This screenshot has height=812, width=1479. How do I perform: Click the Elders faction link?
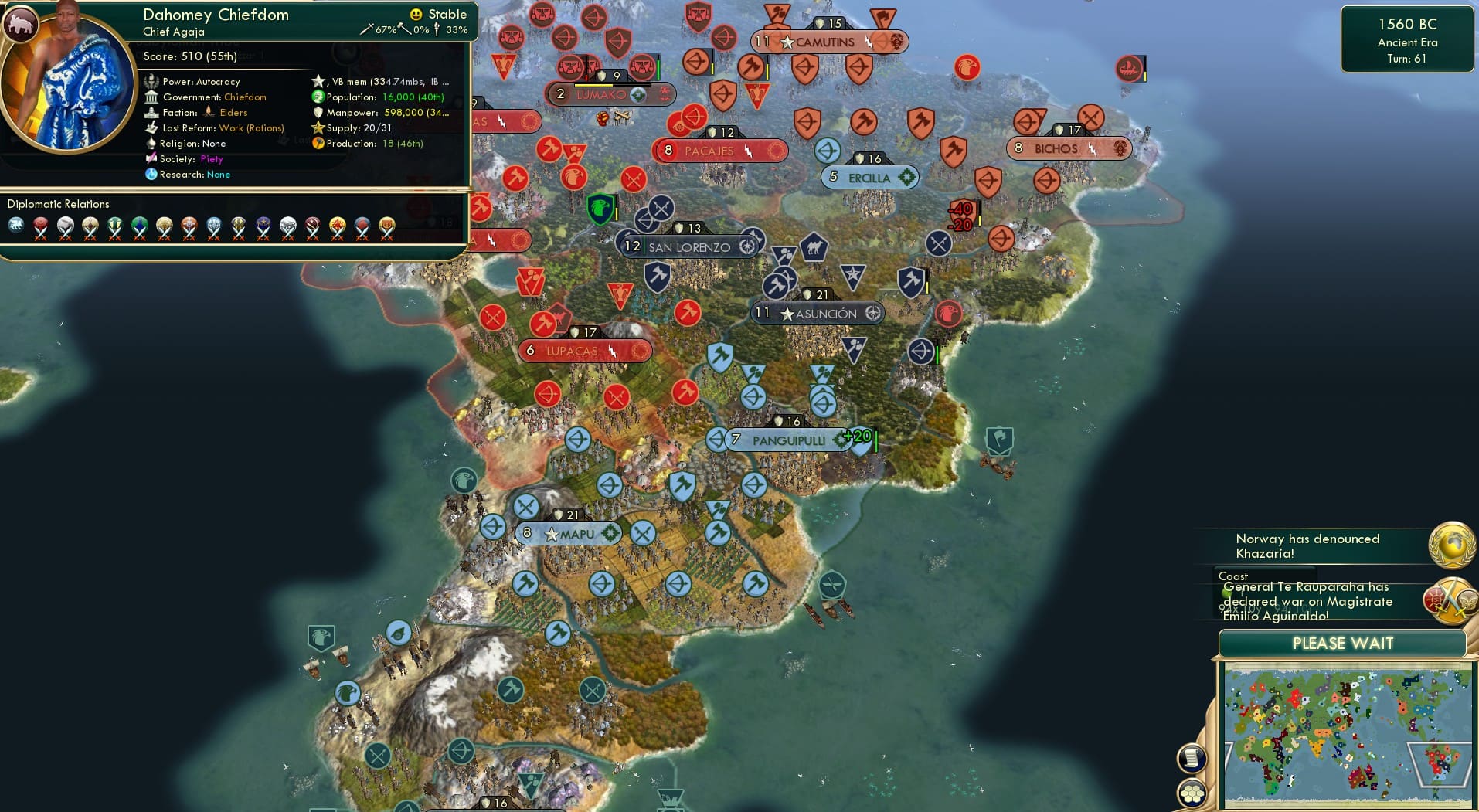point(233,112)
